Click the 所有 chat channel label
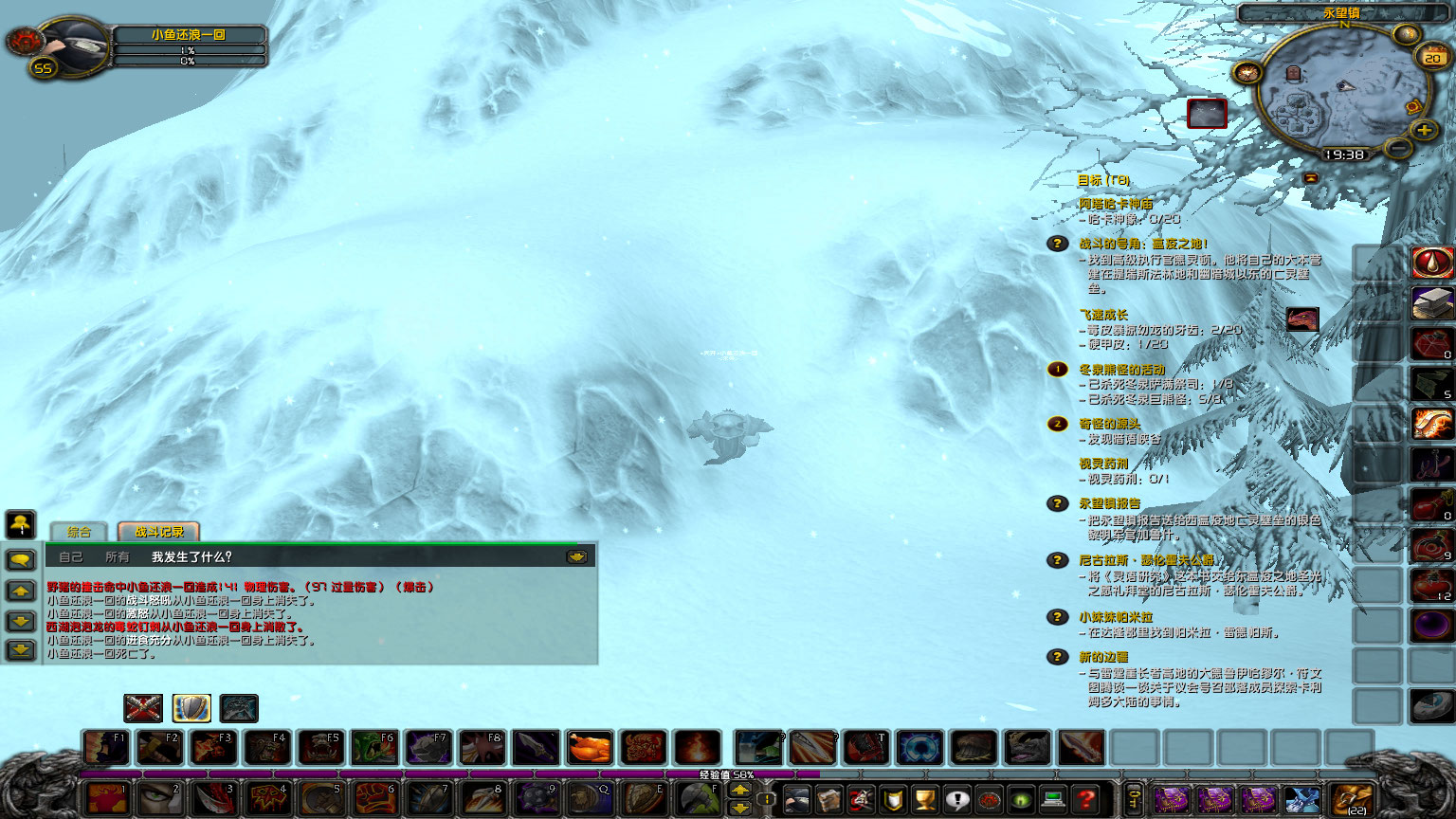The image size is (1456, 819). 116,556
